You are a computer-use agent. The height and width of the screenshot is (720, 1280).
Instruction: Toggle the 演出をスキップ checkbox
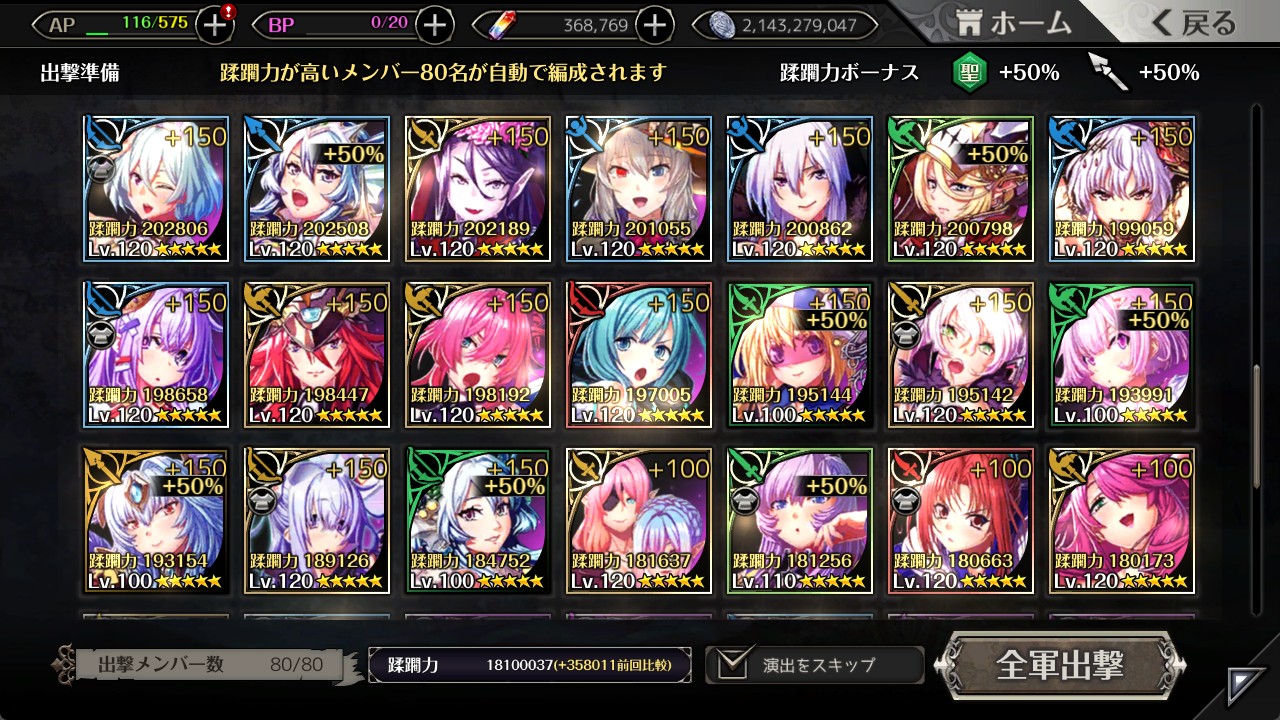click(x=733, y=664)
